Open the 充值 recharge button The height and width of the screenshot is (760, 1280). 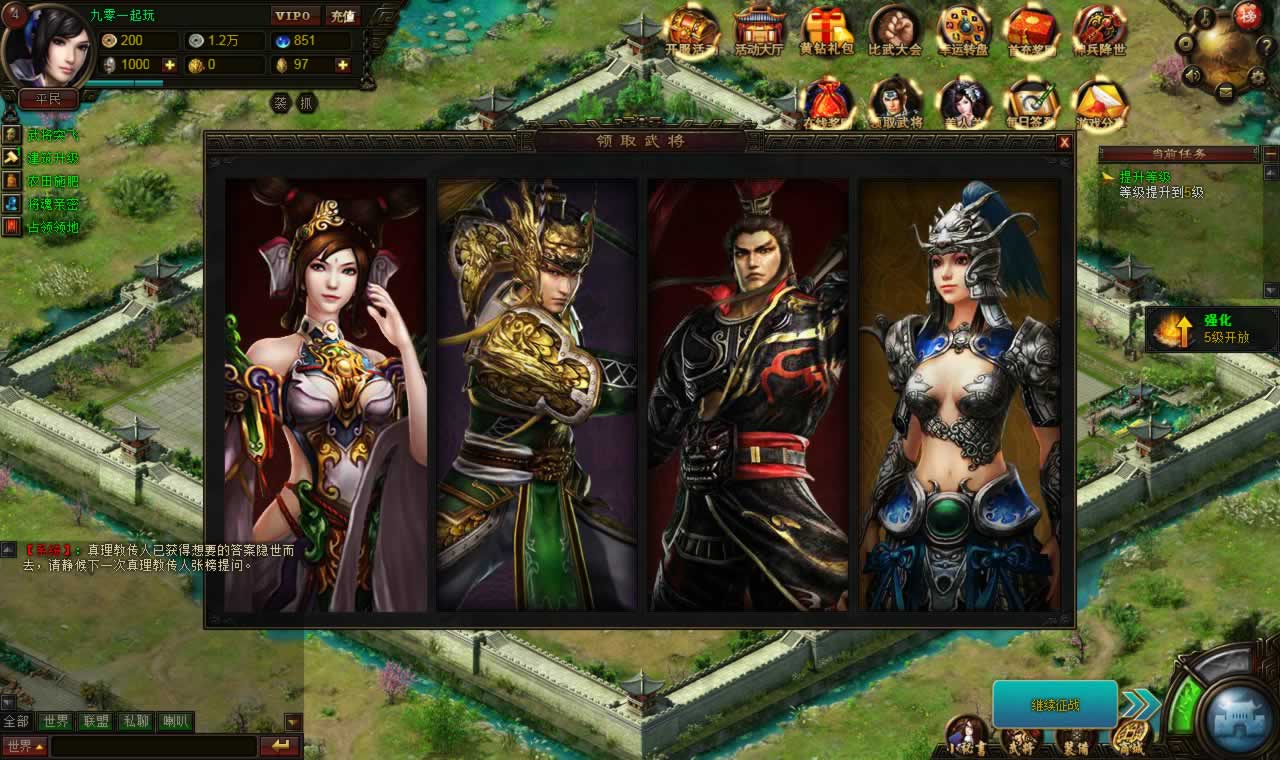[x=343, y=16]
